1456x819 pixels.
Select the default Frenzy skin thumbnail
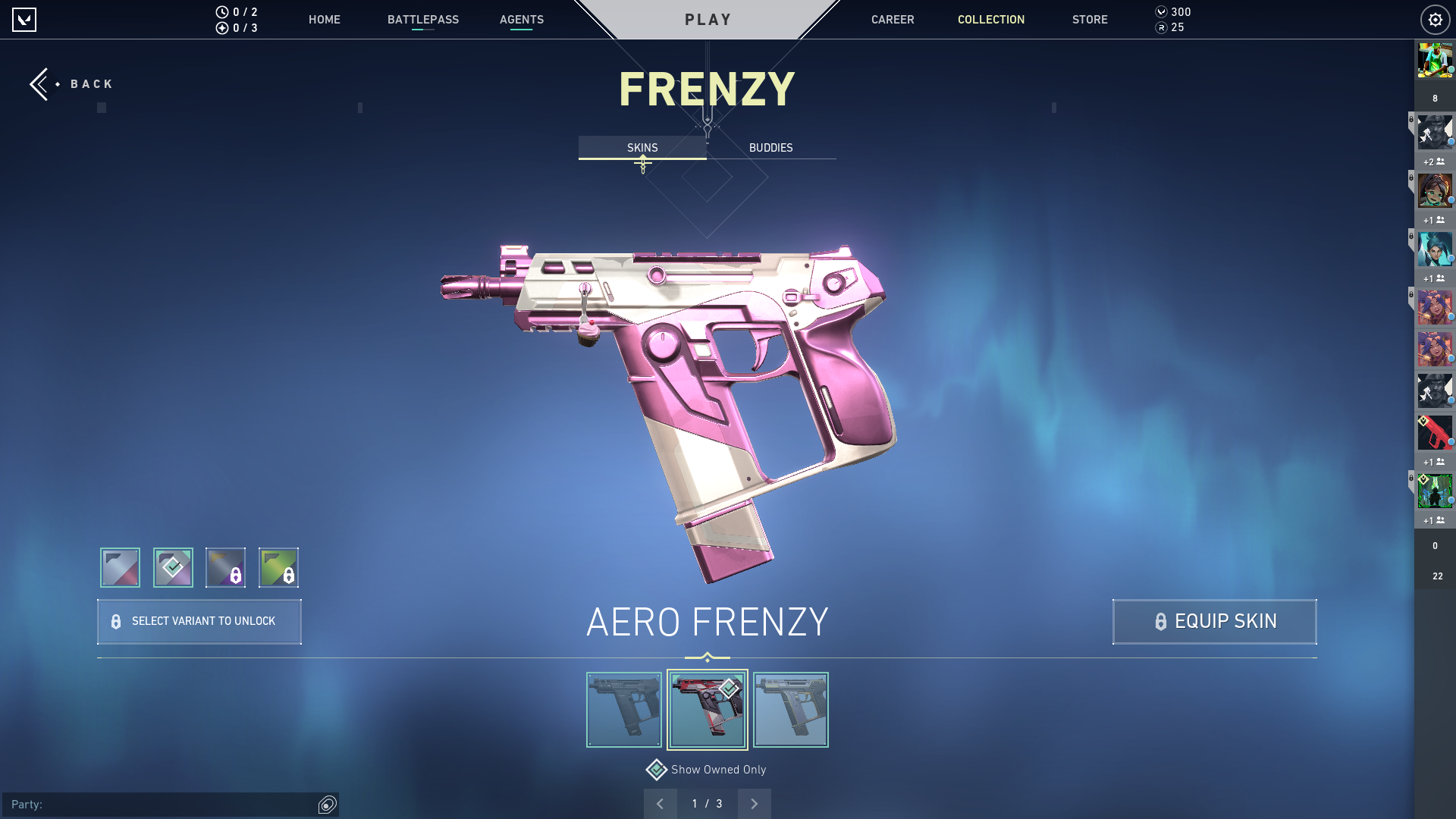623,710
